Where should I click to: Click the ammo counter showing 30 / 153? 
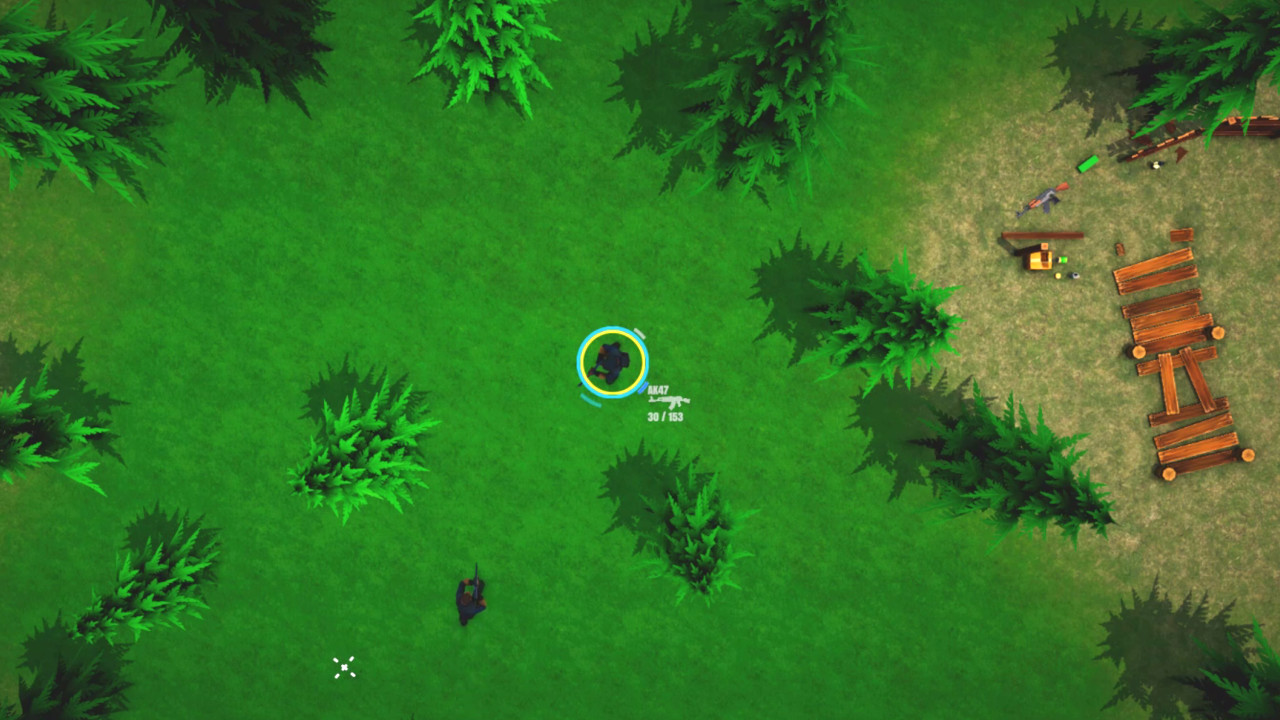pyautogui.click(x=665, y=415)
